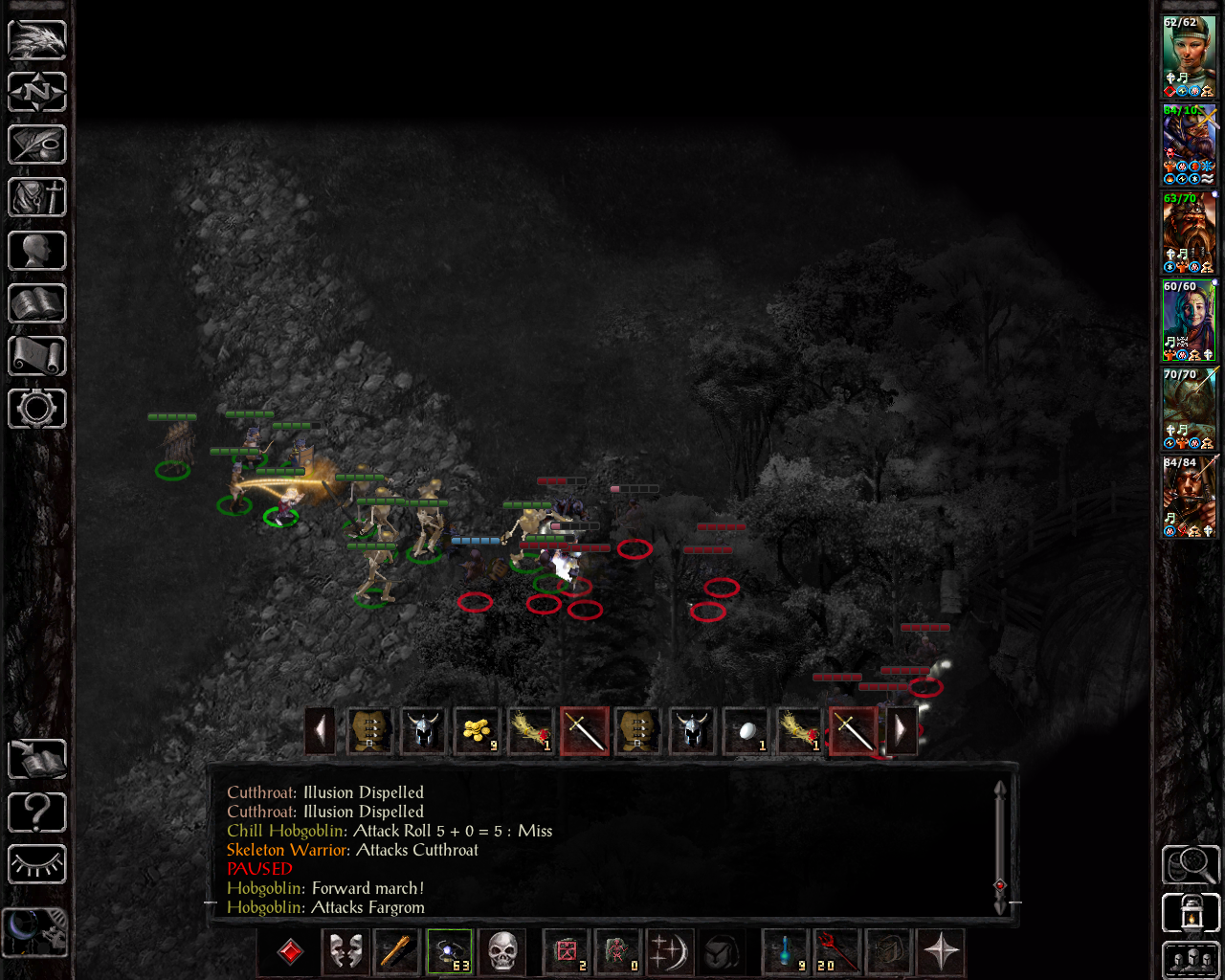
Task: Open the priest scroll button
Action: pyautogui.click(x=37, y=356)
